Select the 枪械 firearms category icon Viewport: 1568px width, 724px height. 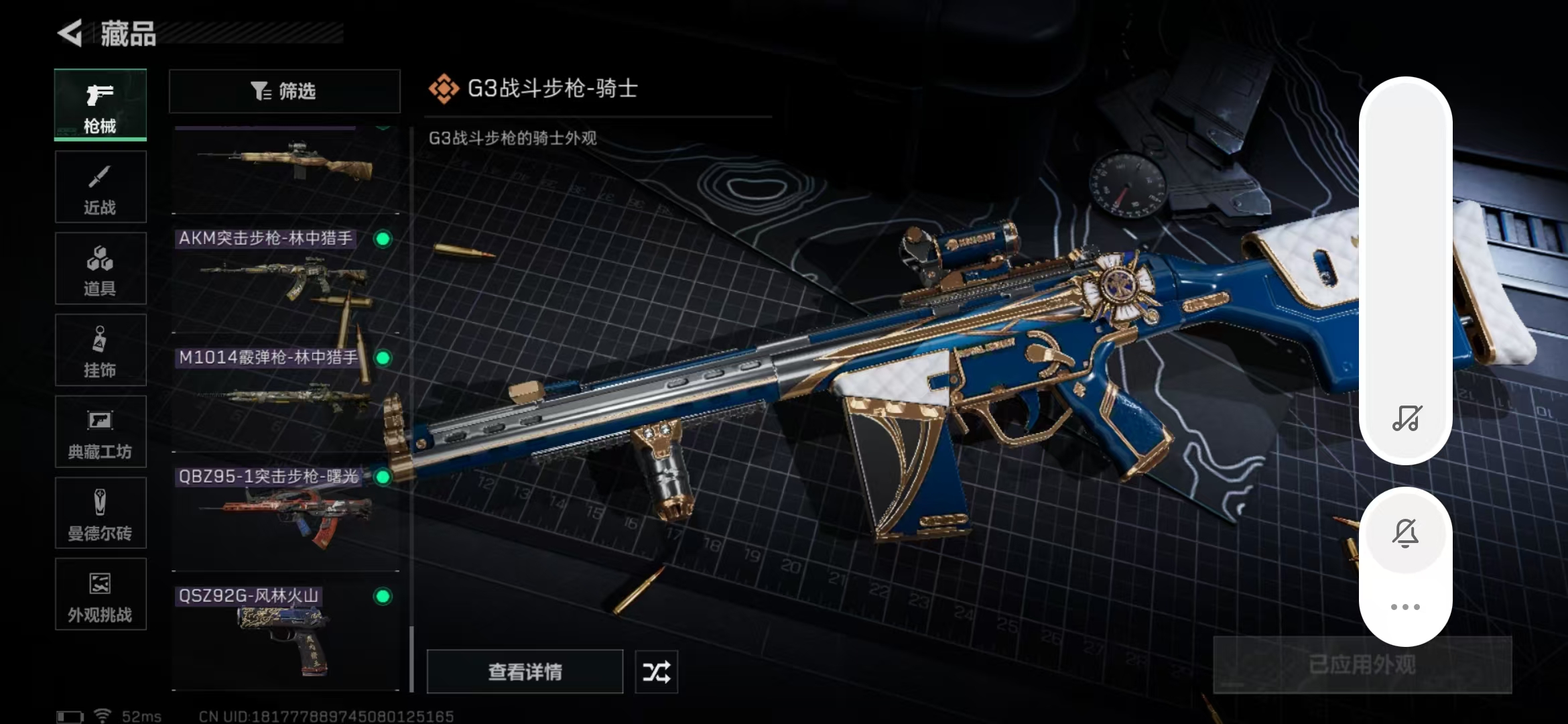pyautogui.click(x=100, y=105)
